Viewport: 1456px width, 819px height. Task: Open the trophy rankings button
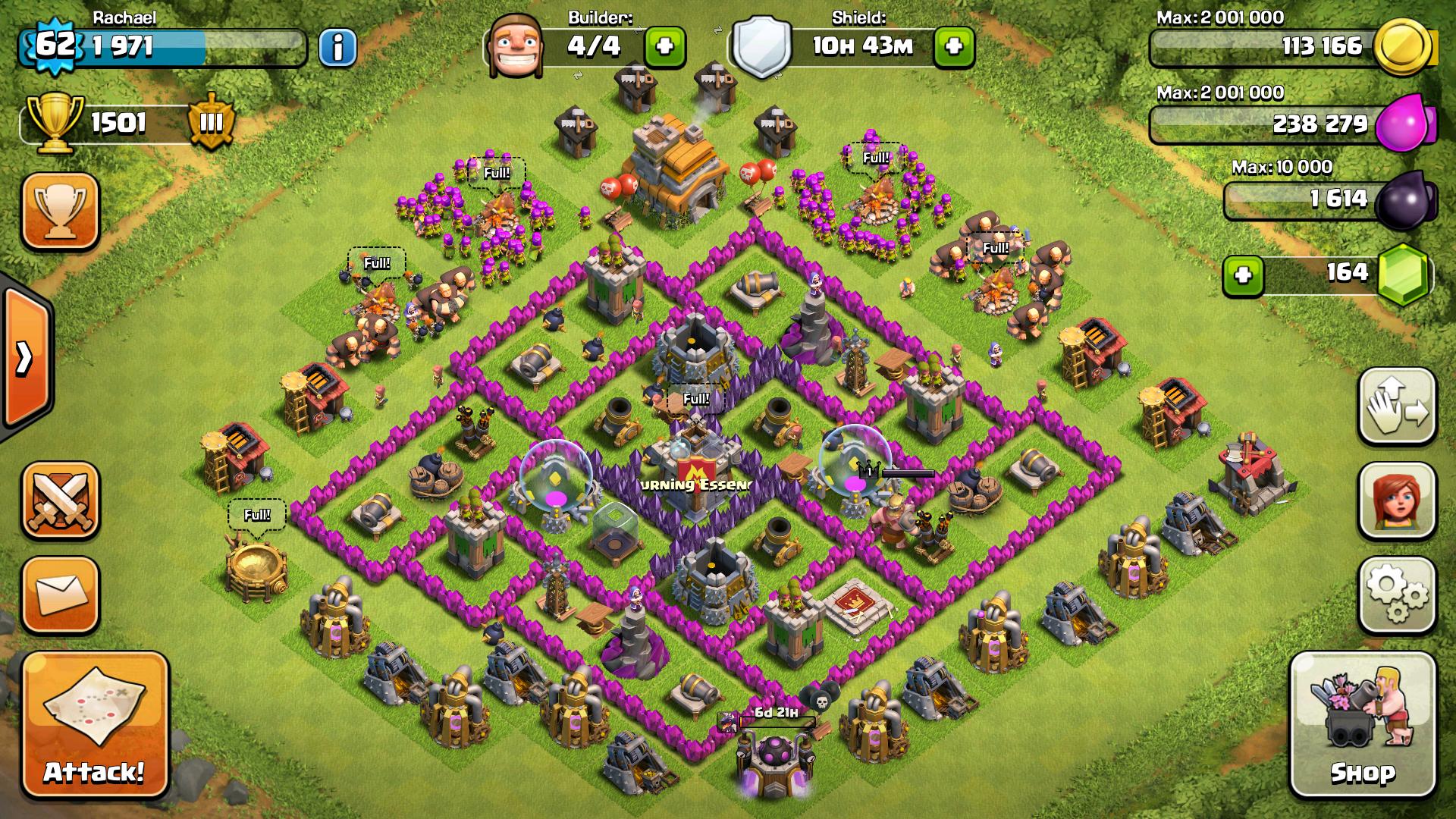[x=61, y=211]
